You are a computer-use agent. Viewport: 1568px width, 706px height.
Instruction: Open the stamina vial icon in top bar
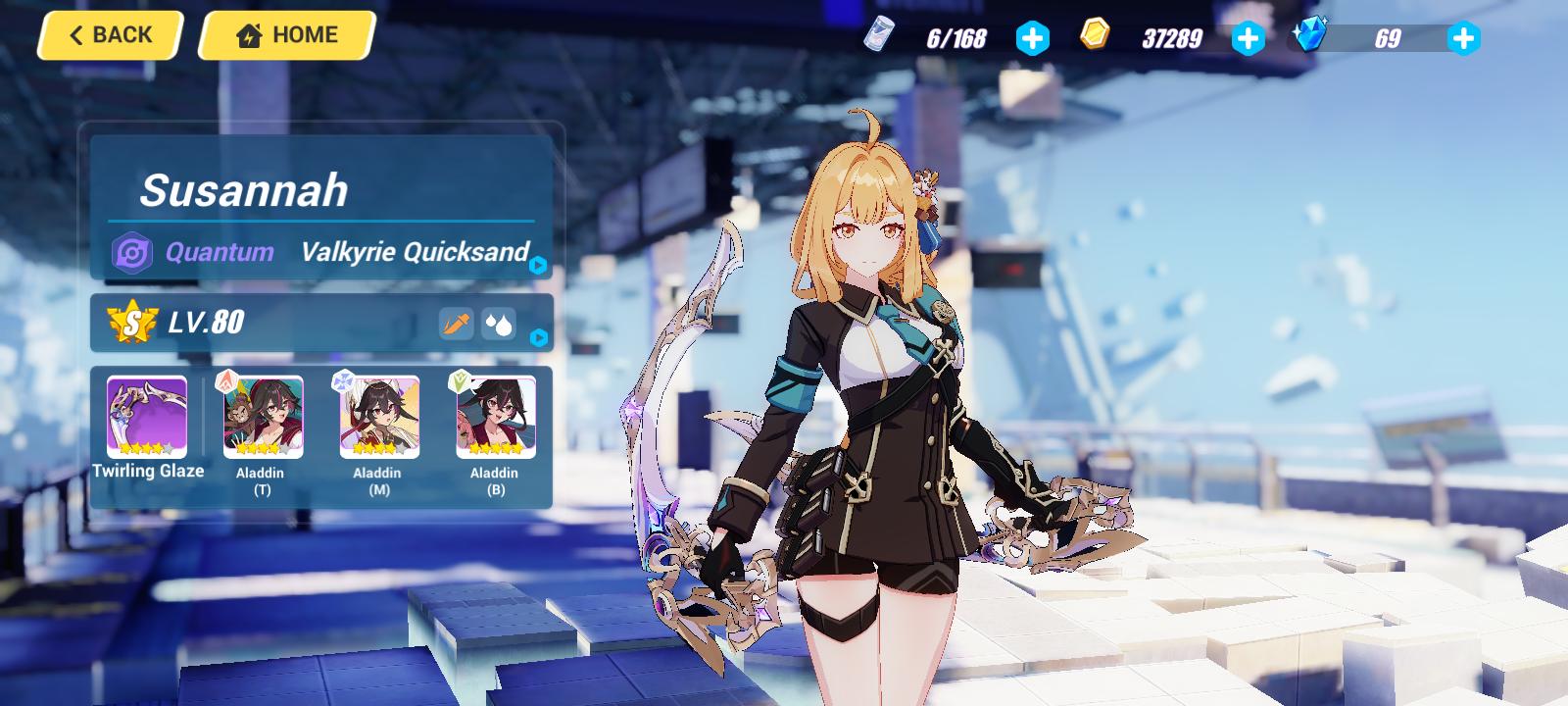881,36
